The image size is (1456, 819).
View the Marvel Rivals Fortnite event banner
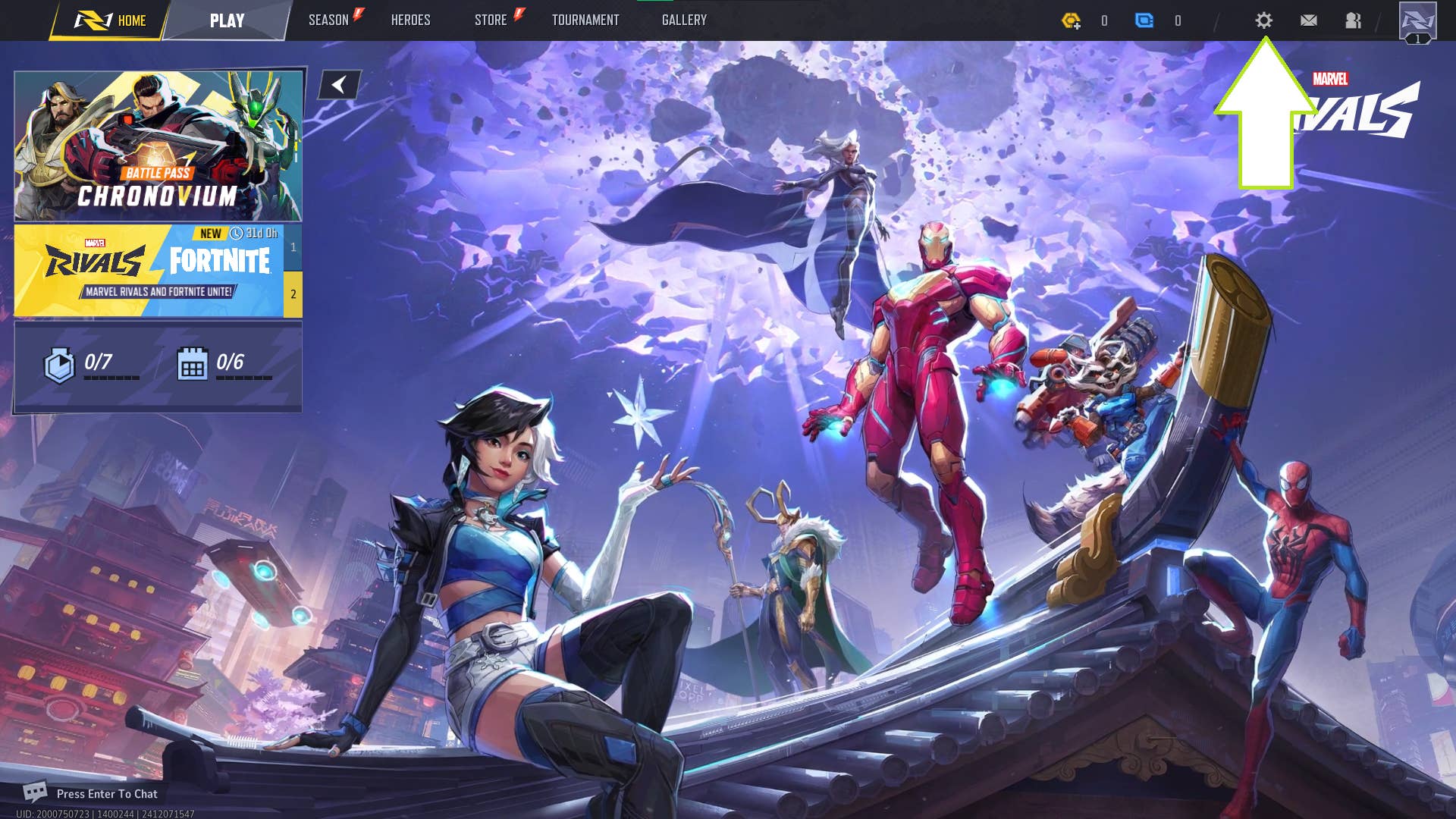click(x=149, y=270)
